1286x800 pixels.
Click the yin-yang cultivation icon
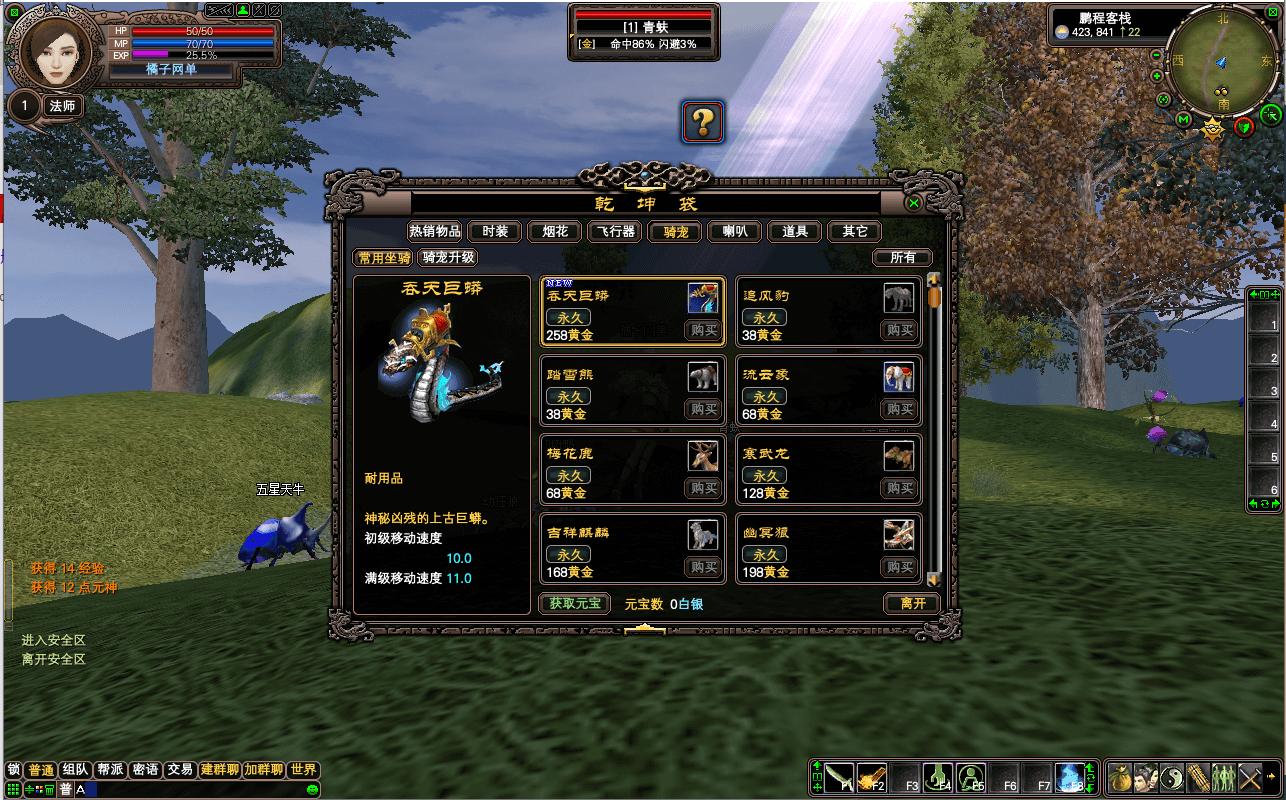coord(1172,777)
